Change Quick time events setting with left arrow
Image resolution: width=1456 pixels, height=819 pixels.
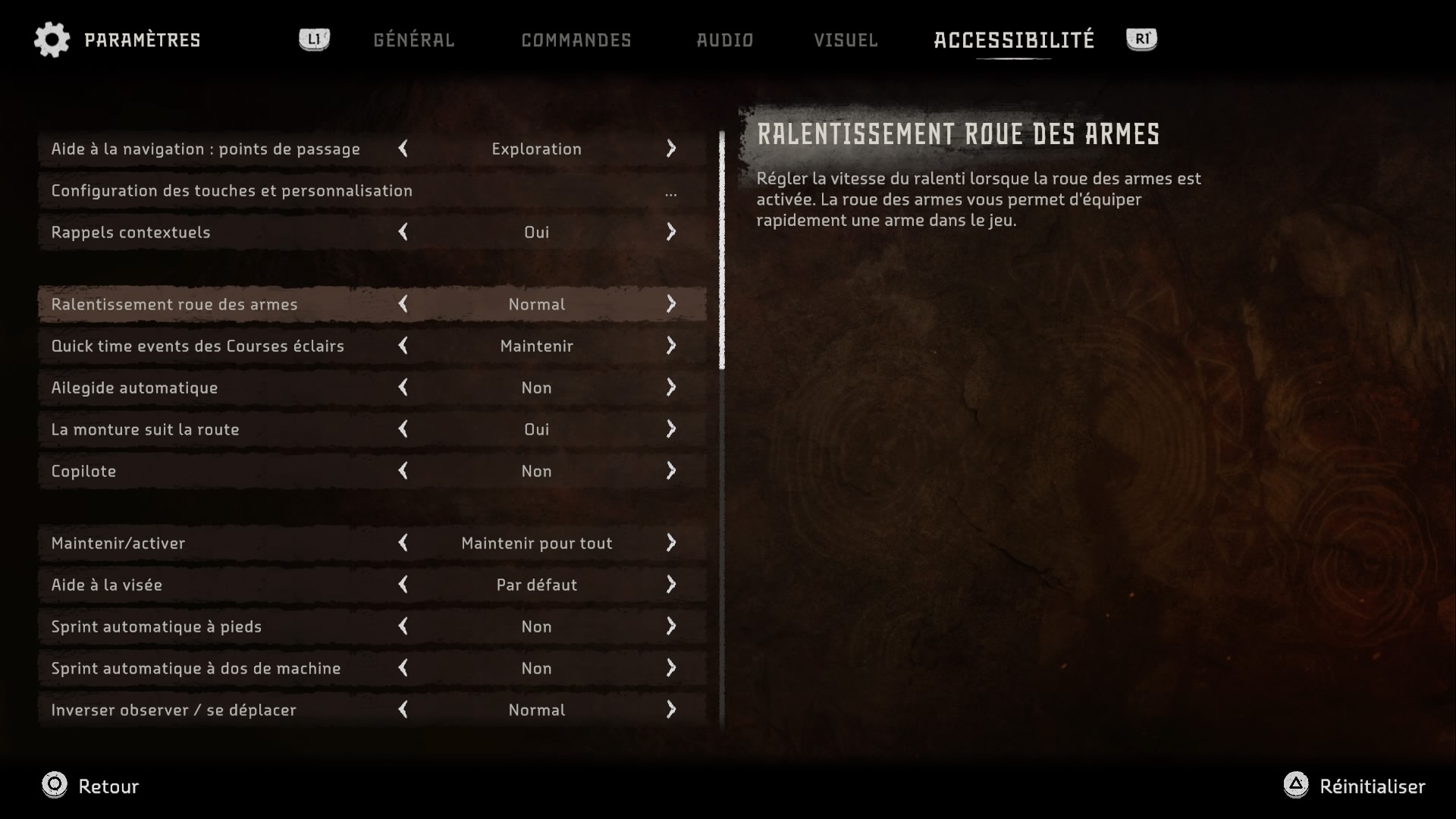click(403, 346)
